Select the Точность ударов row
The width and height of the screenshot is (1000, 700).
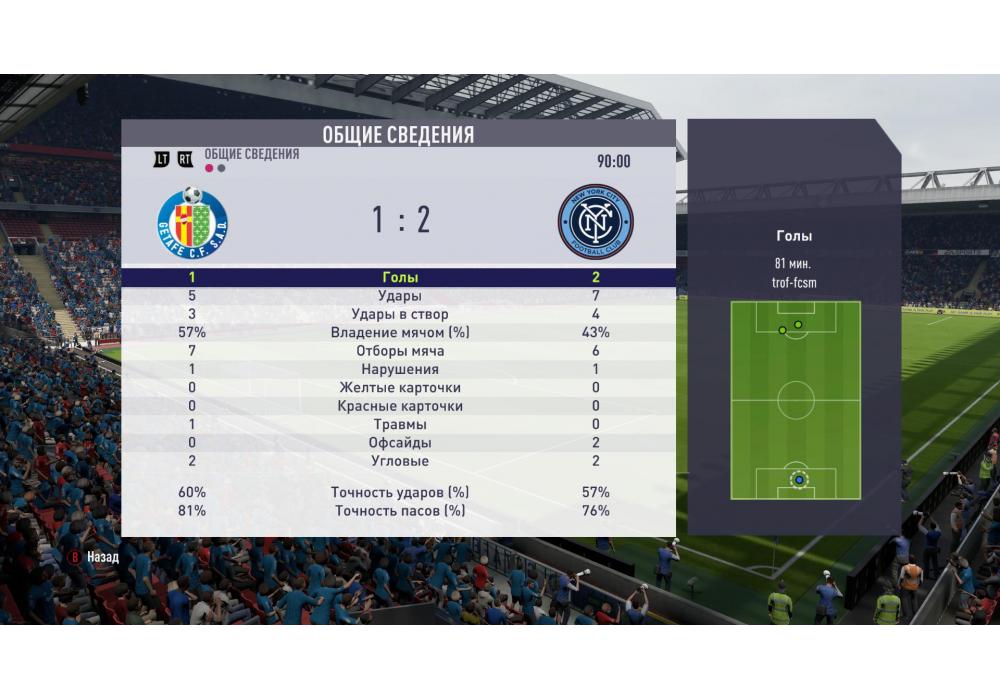400,492
